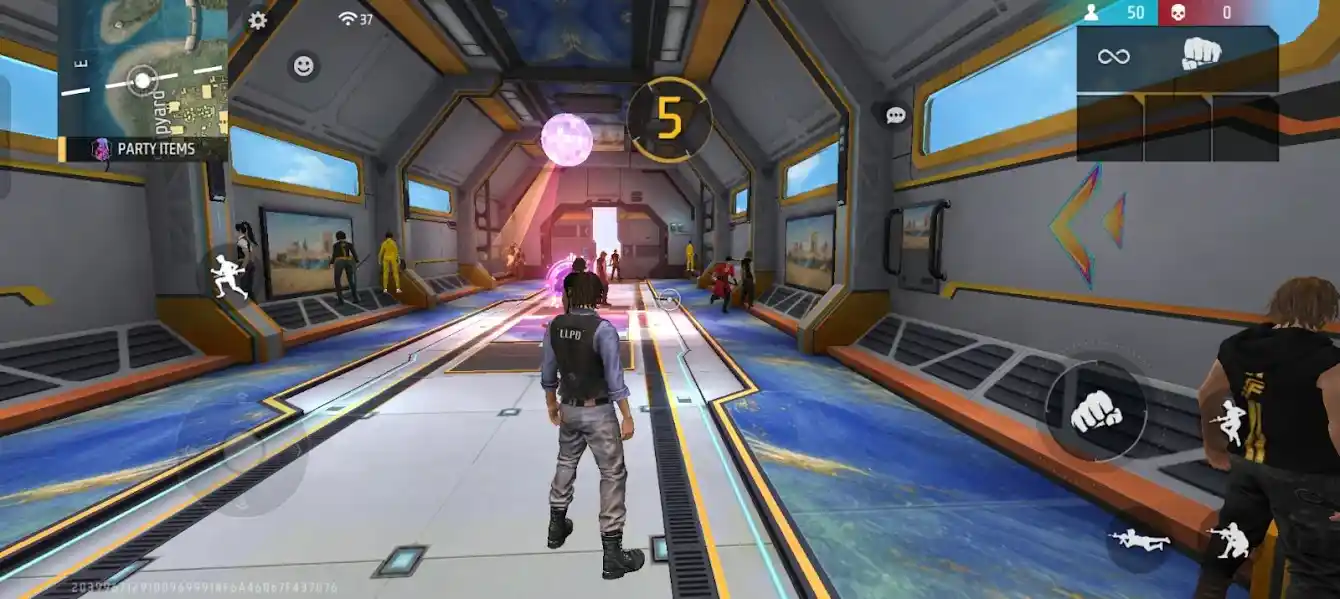Tap the jump soldier icon
This screenshot has width=1340, height=599.
tap(1228, 422)
